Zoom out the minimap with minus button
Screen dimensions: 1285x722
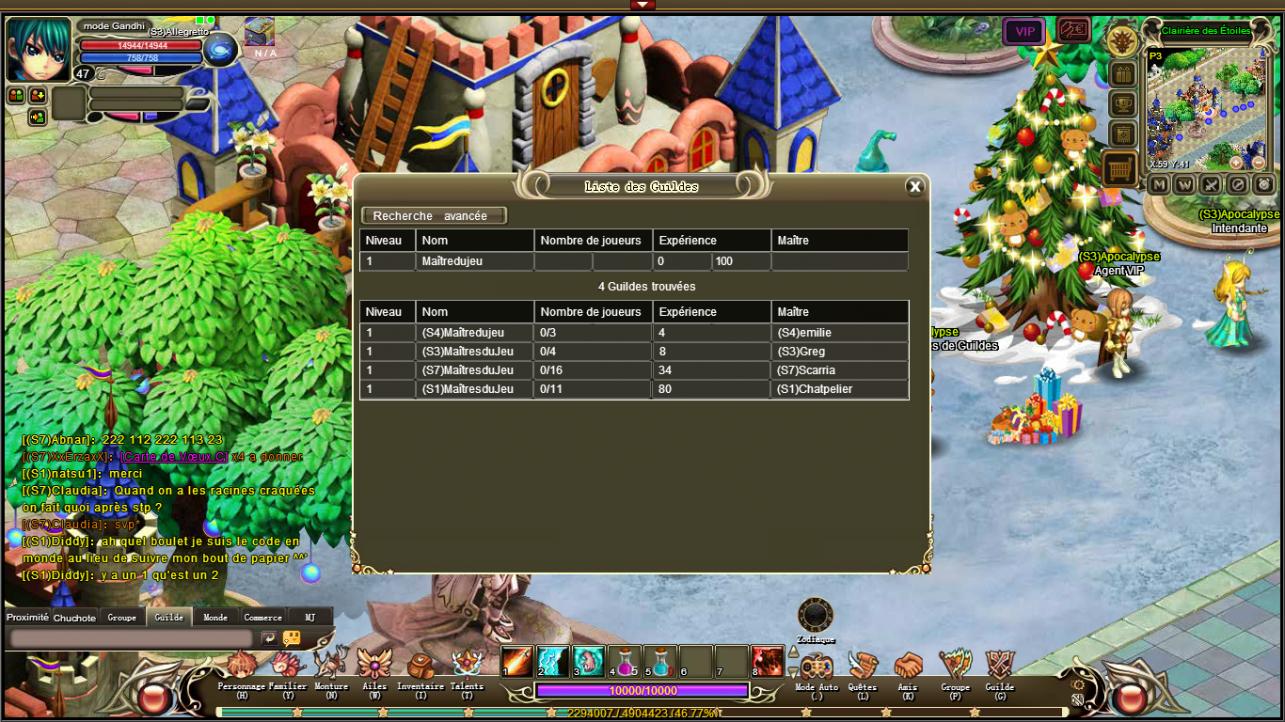click(1258, 162)
